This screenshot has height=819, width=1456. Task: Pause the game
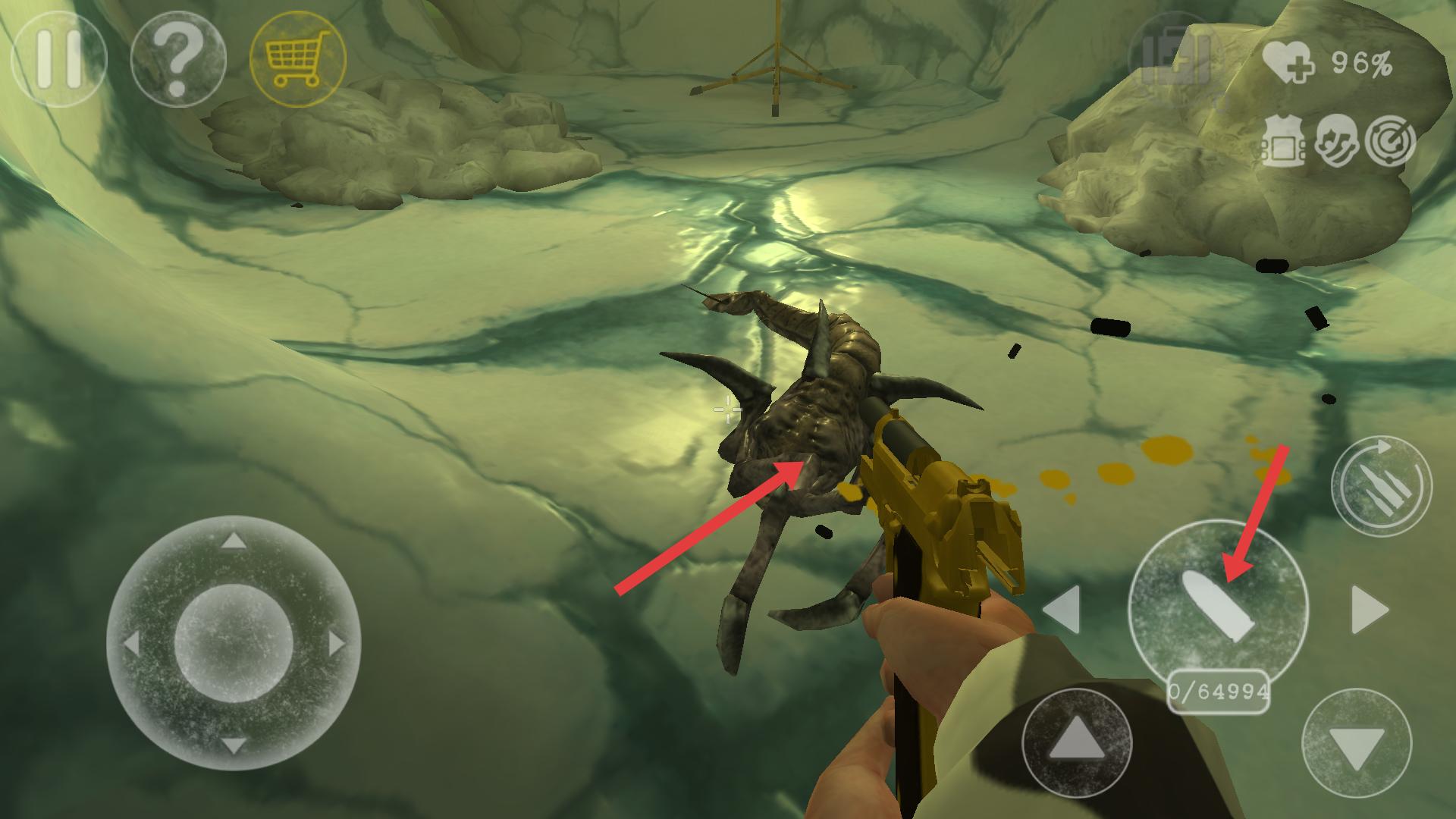pos(58,59)
